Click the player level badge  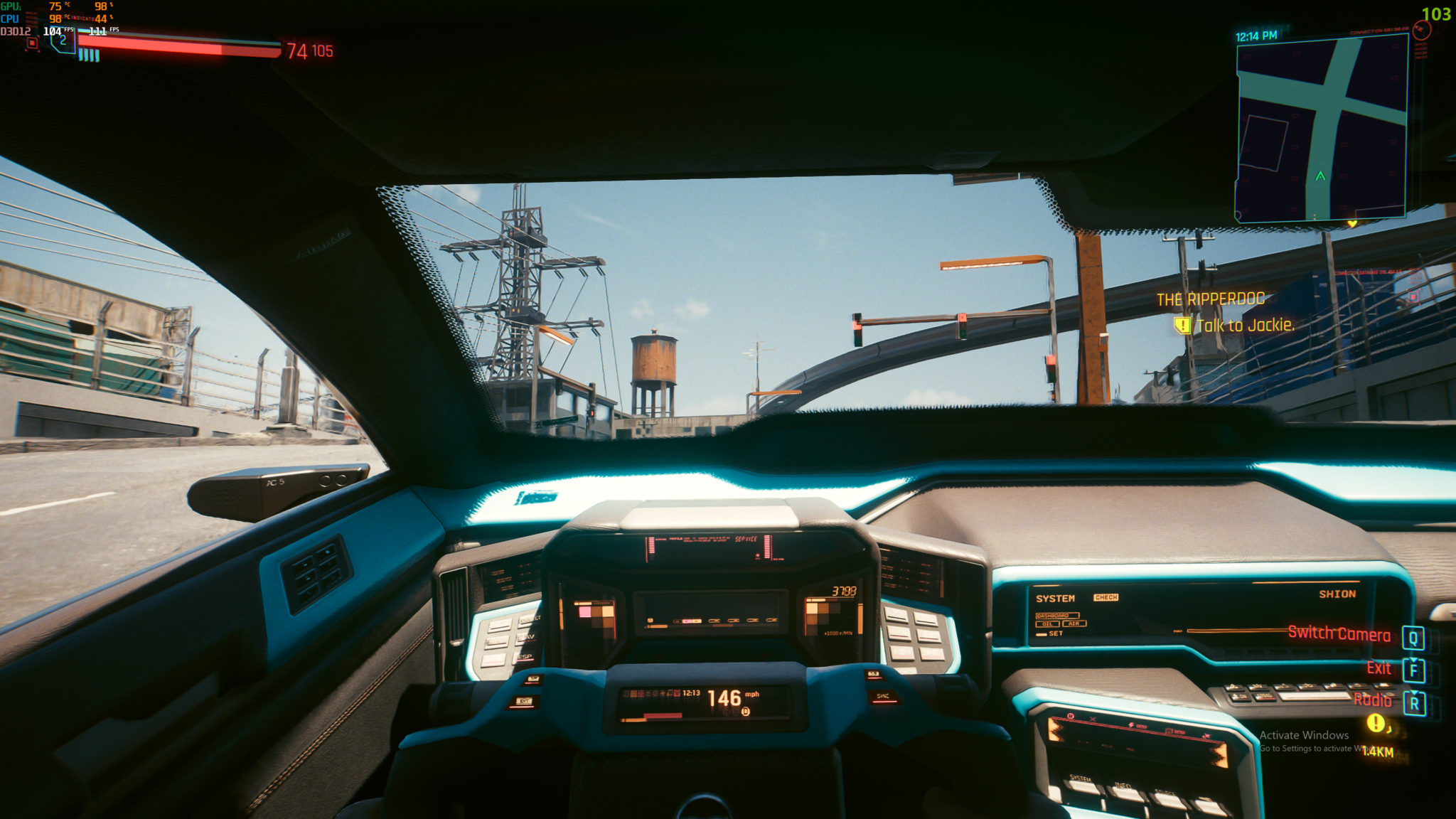(x=63, y=41)
